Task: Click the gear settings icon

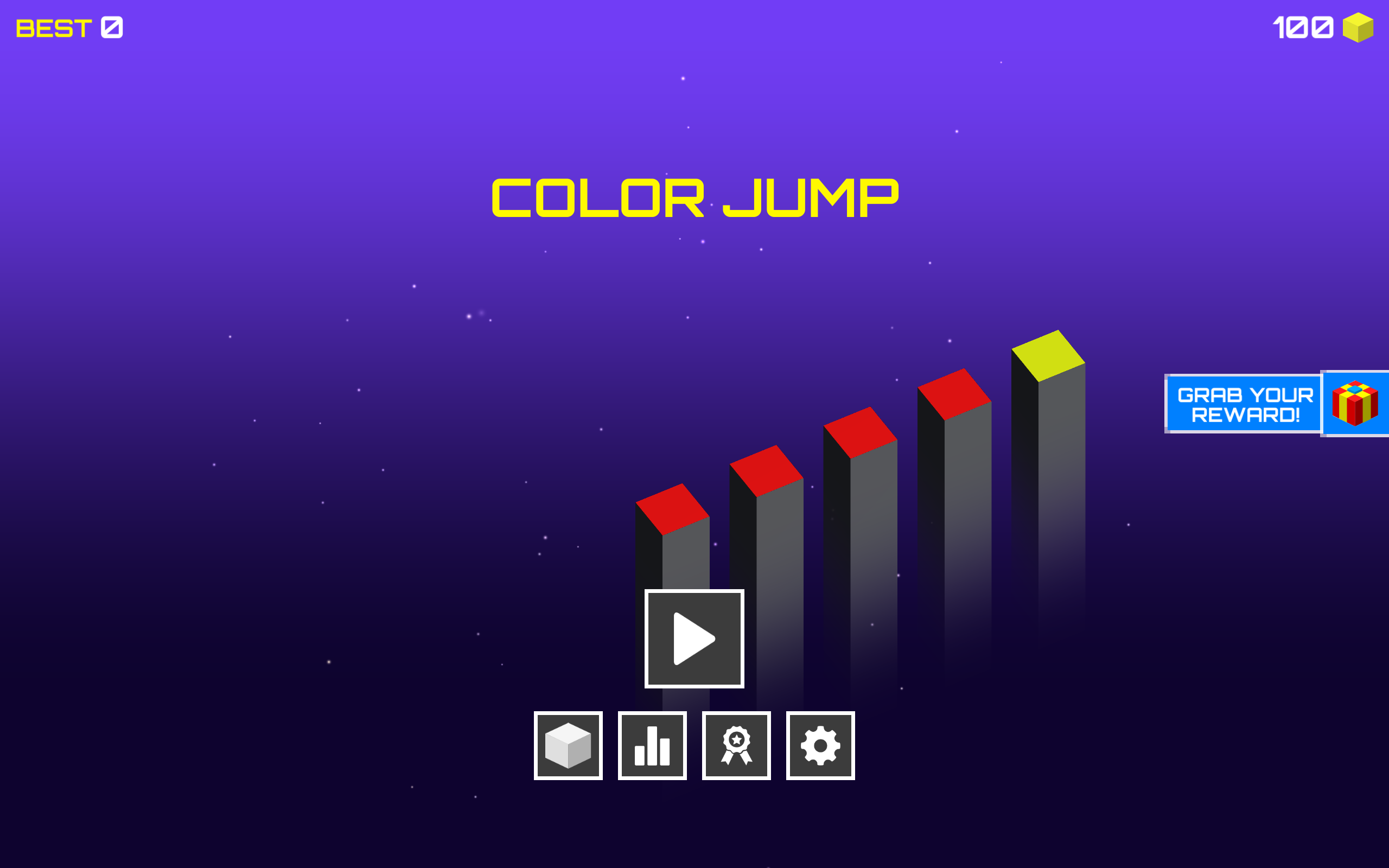Action: 820,745
